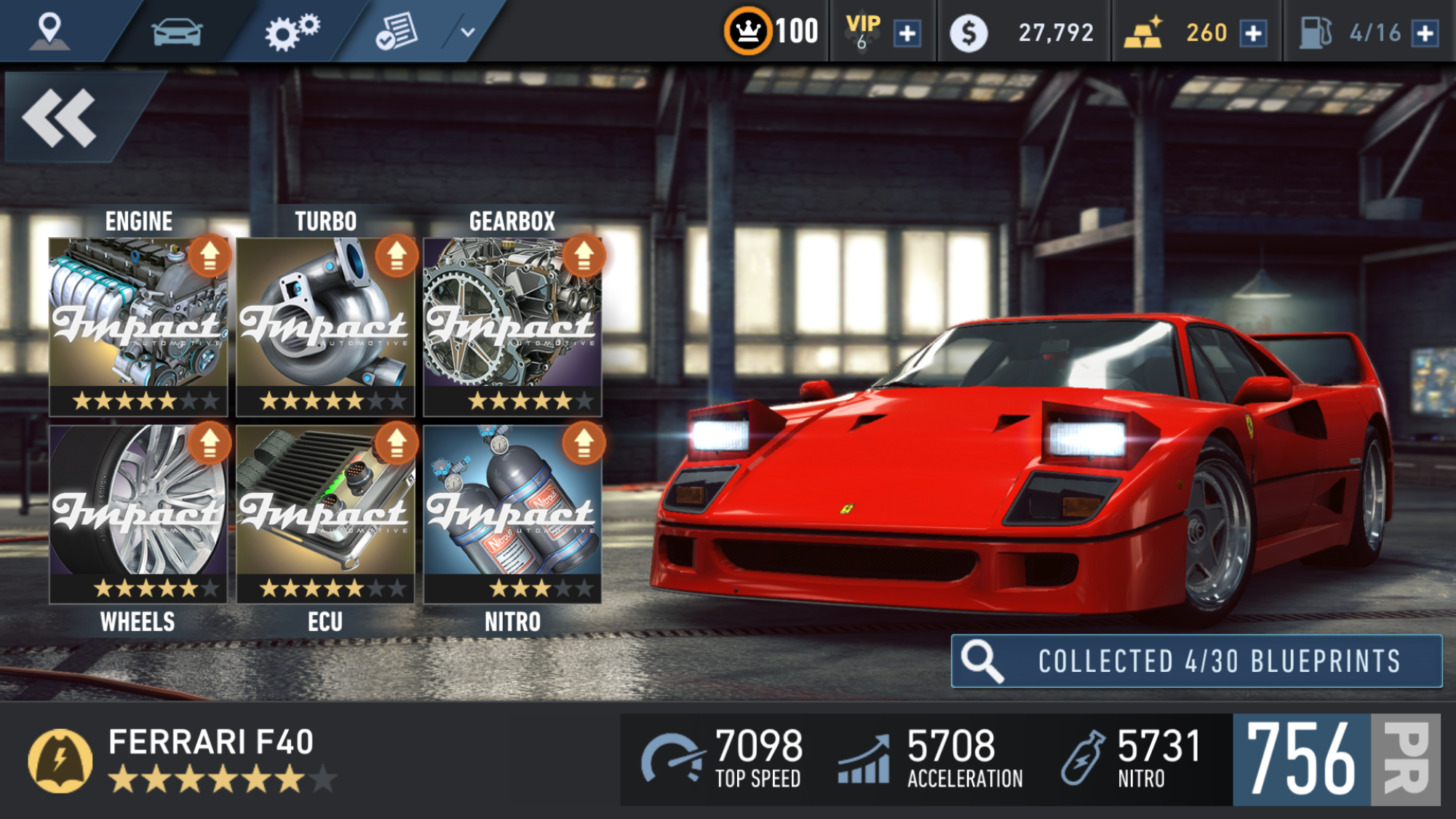Click the crown reputation level icon

(747, 31)
